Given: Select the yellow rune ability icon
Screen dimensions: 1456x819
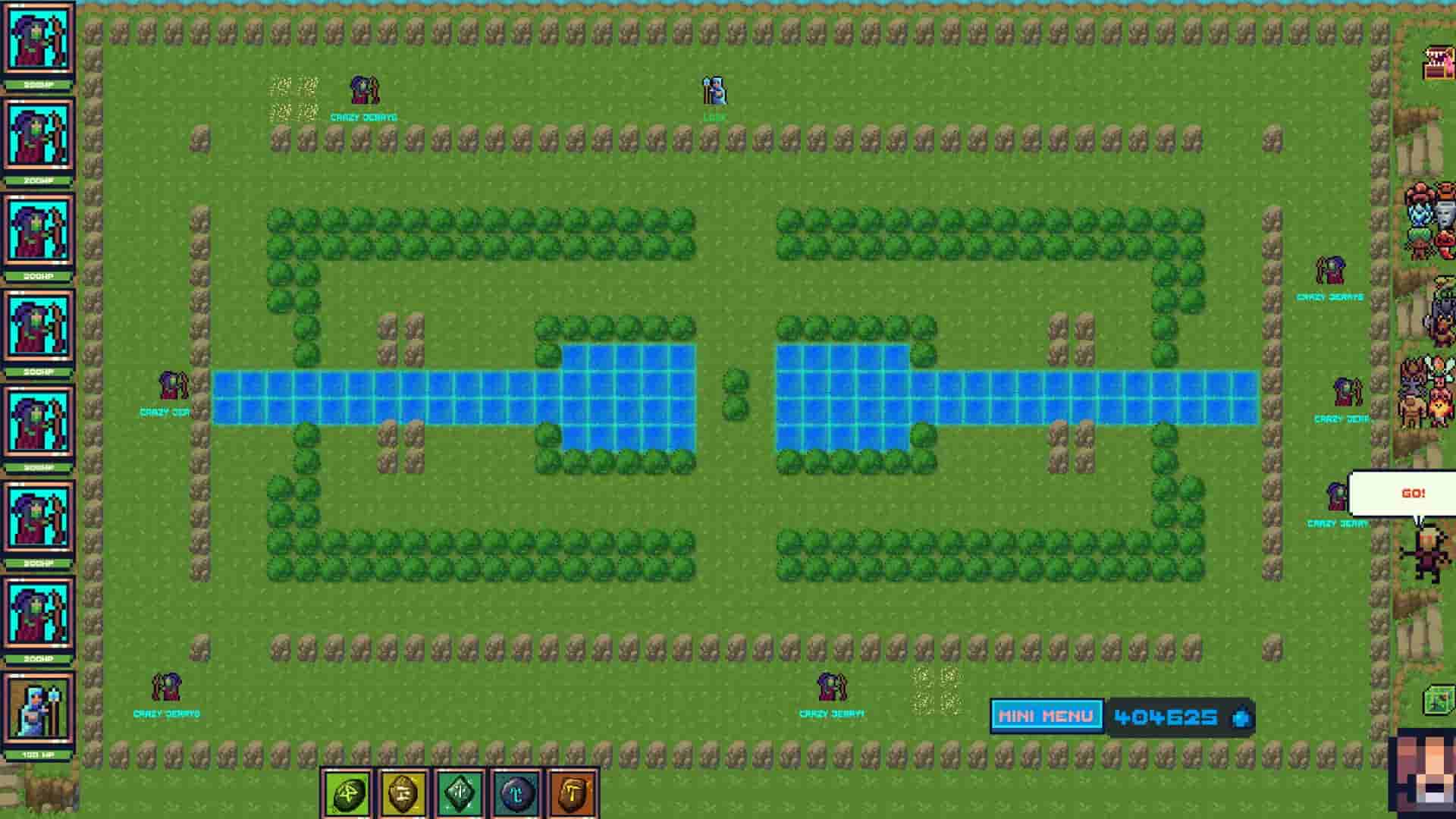Looking at the screenshot, I should [402, 794].
